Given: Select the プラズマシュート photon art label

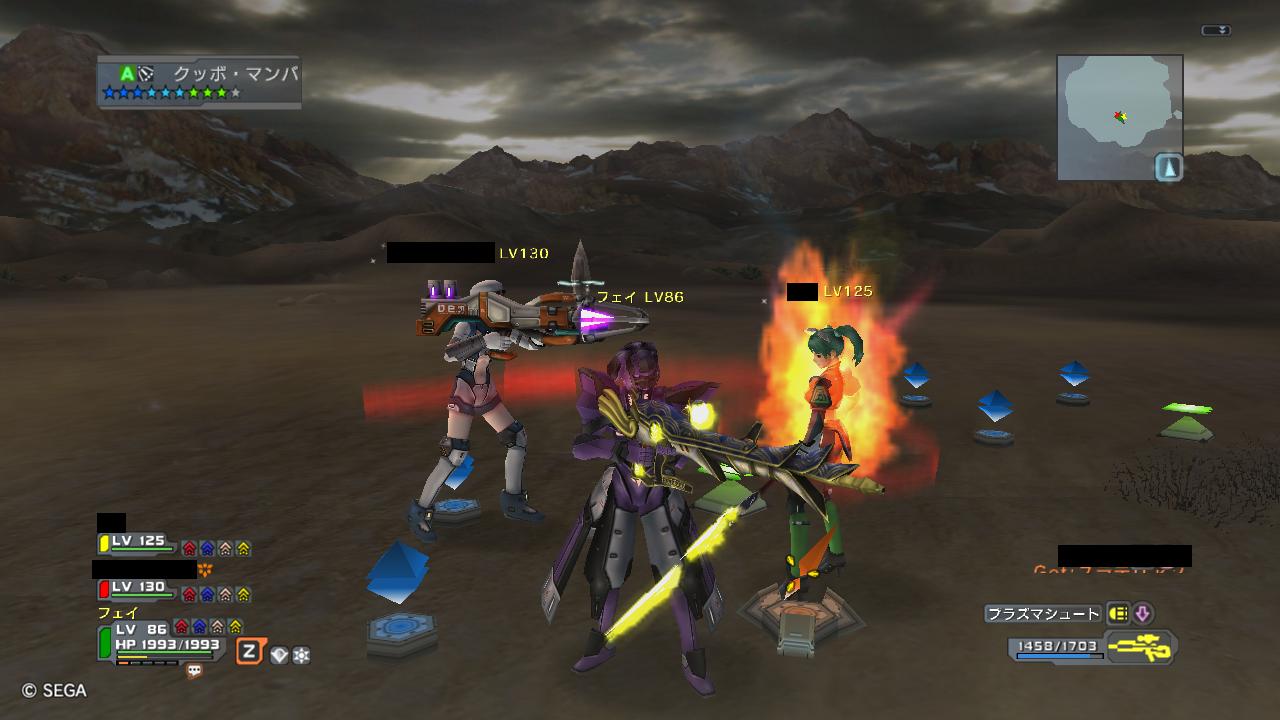Looking at the screenshot, I should (x=1042, y=614).
